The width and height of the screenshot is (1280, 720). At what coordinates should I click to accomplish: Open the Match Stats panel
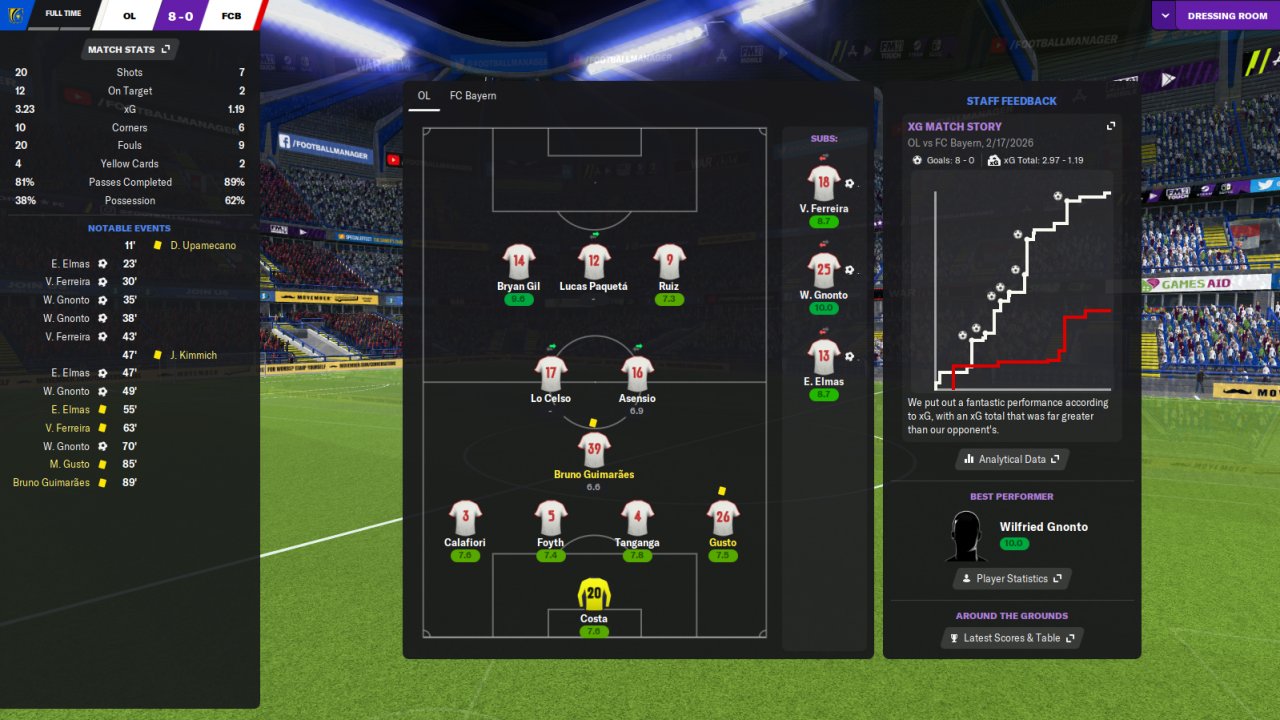[x=128, y=49]
